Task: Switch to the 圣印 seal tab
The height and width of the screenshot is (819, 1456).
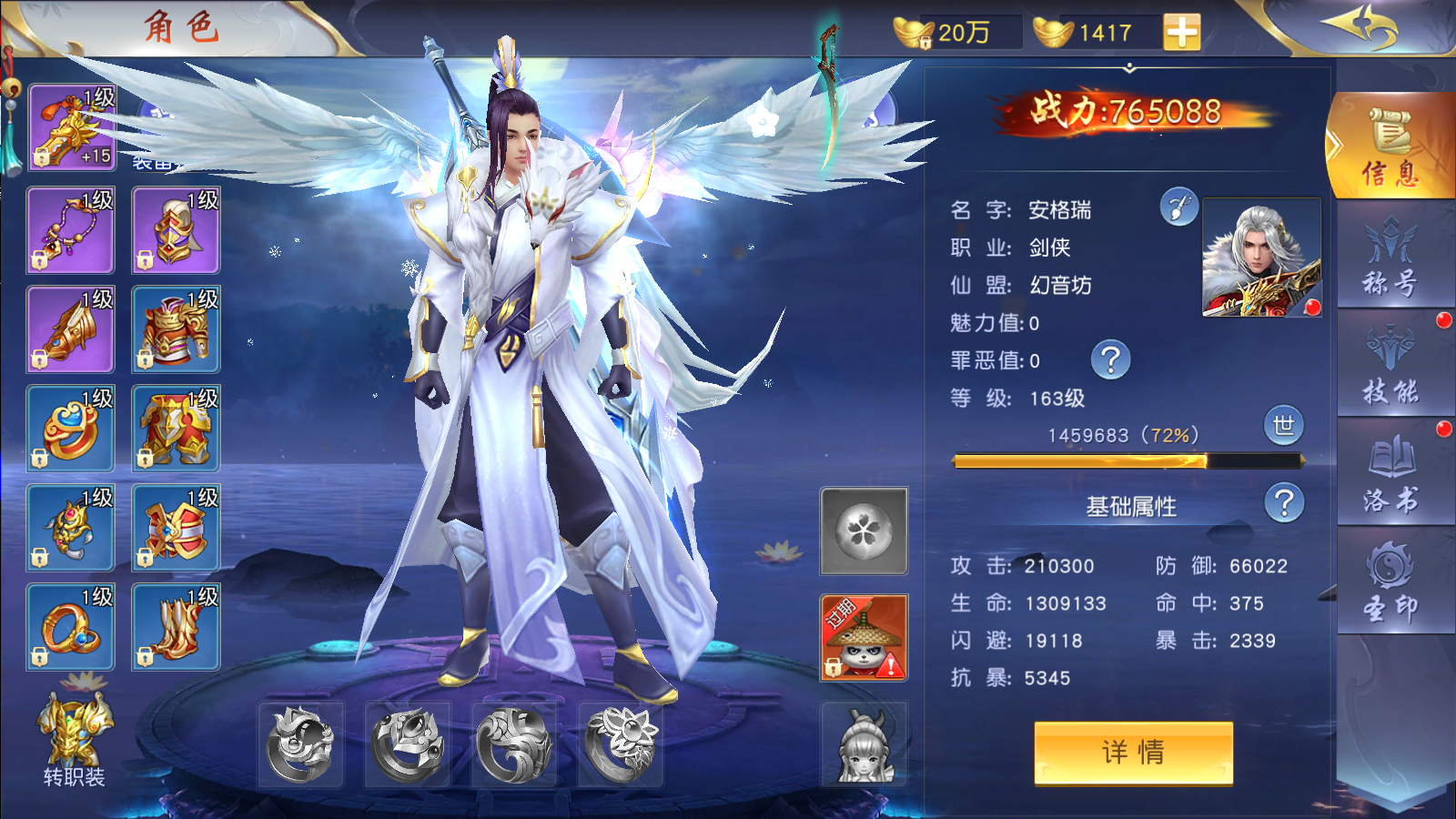Action: [1390, 582]
